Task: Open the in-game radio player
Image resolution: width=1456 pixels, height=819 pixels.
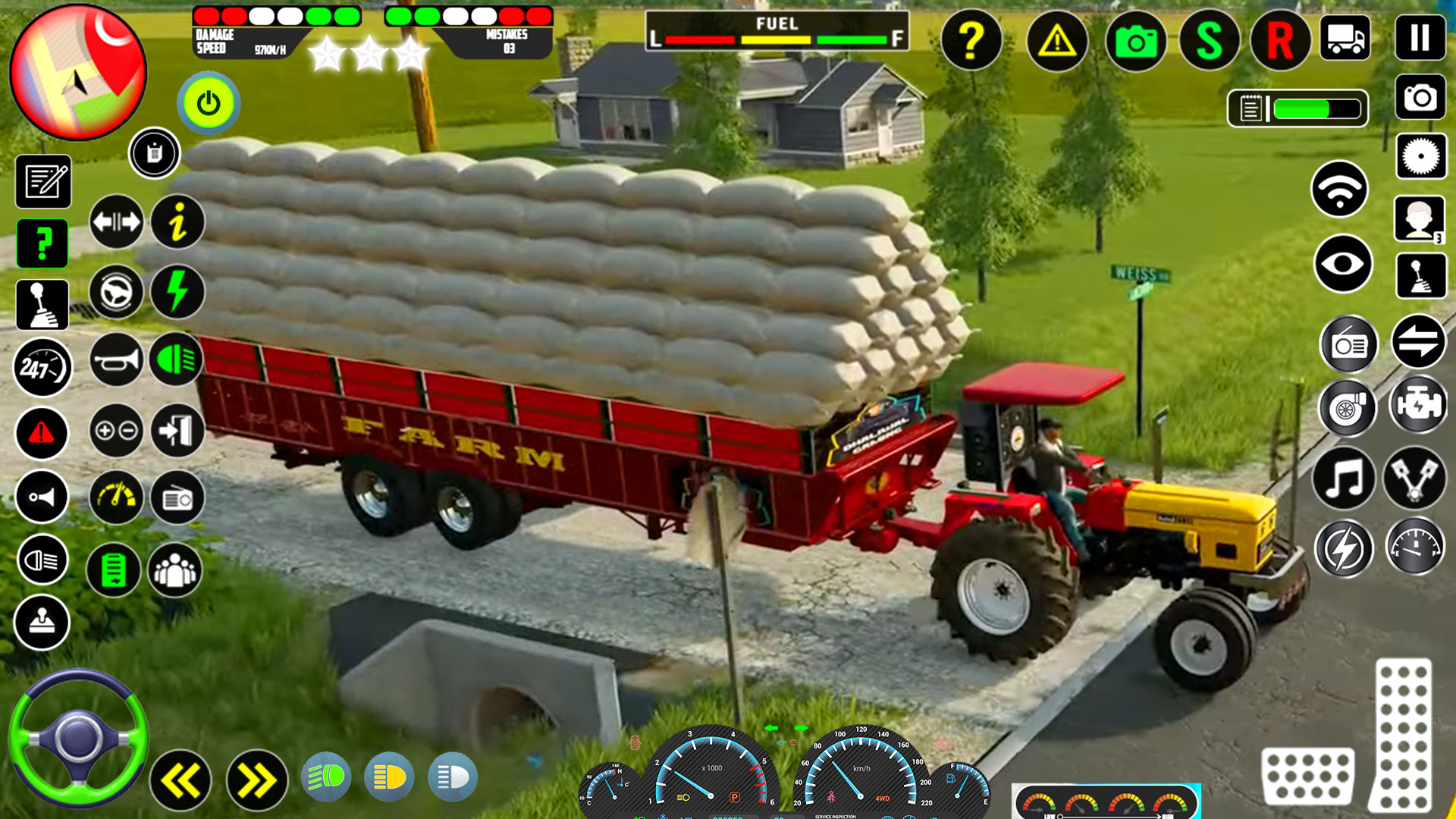Action: [x=177, y=497]
